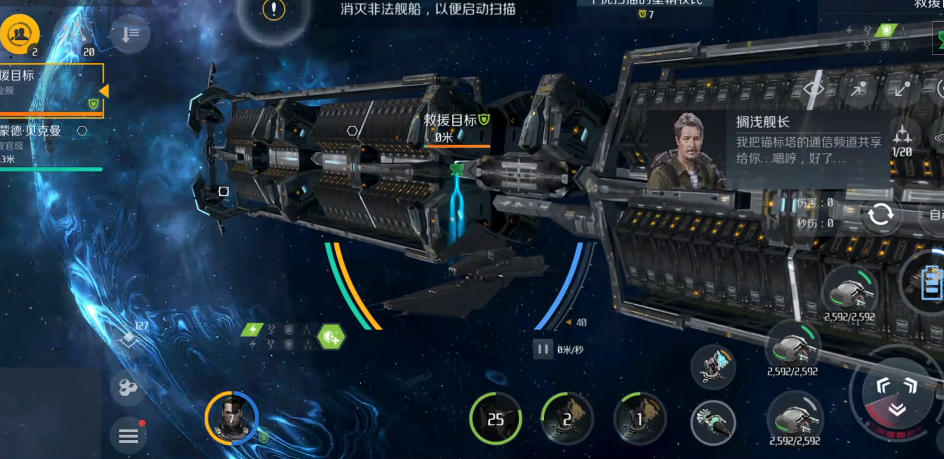944x459 pixels.
Task: Pause ship movement with the pause button
Action: tap(543, 349)
